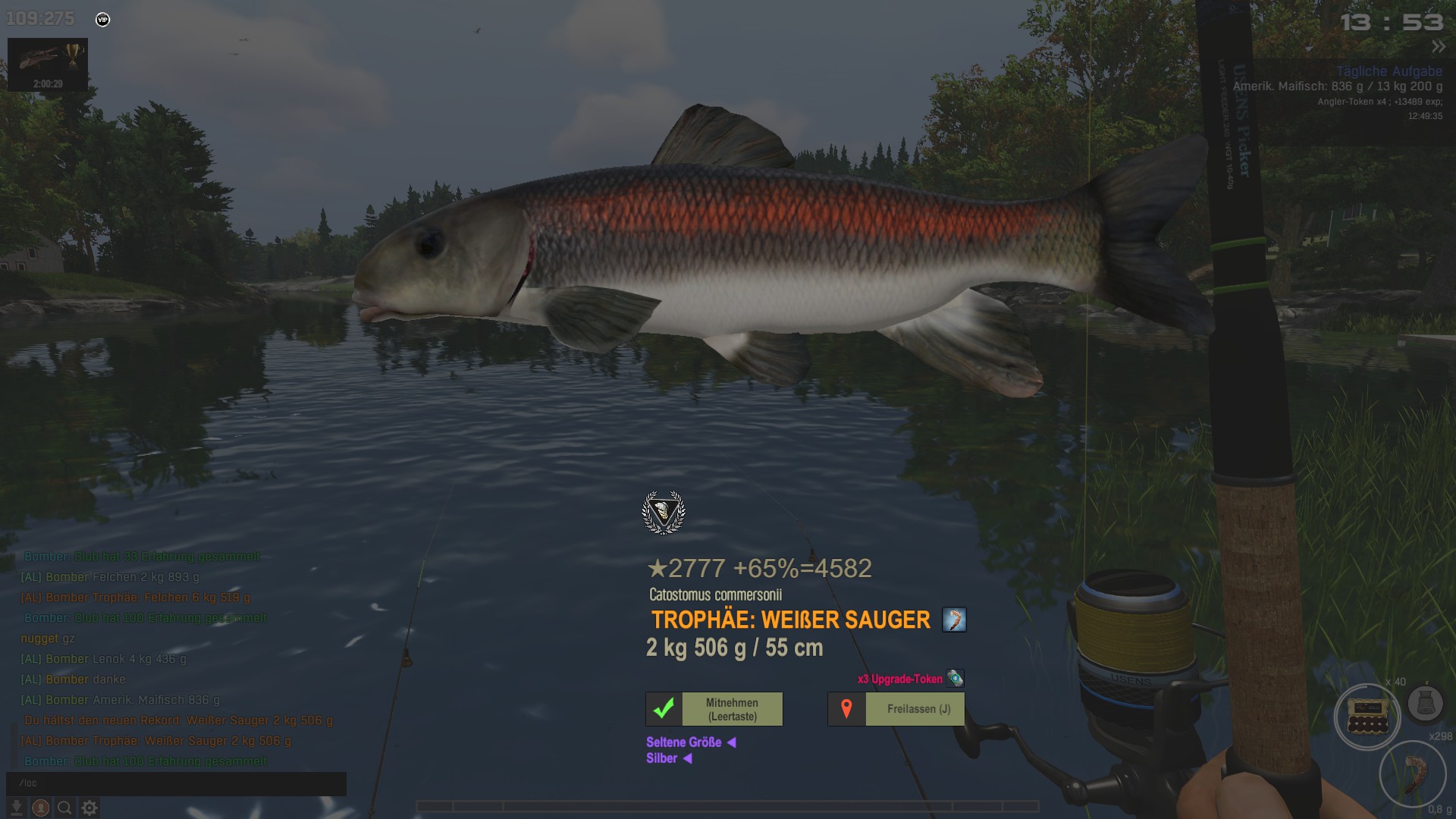
Task: Click the laurel wreath trophy emblem
Action: point(664,512)
